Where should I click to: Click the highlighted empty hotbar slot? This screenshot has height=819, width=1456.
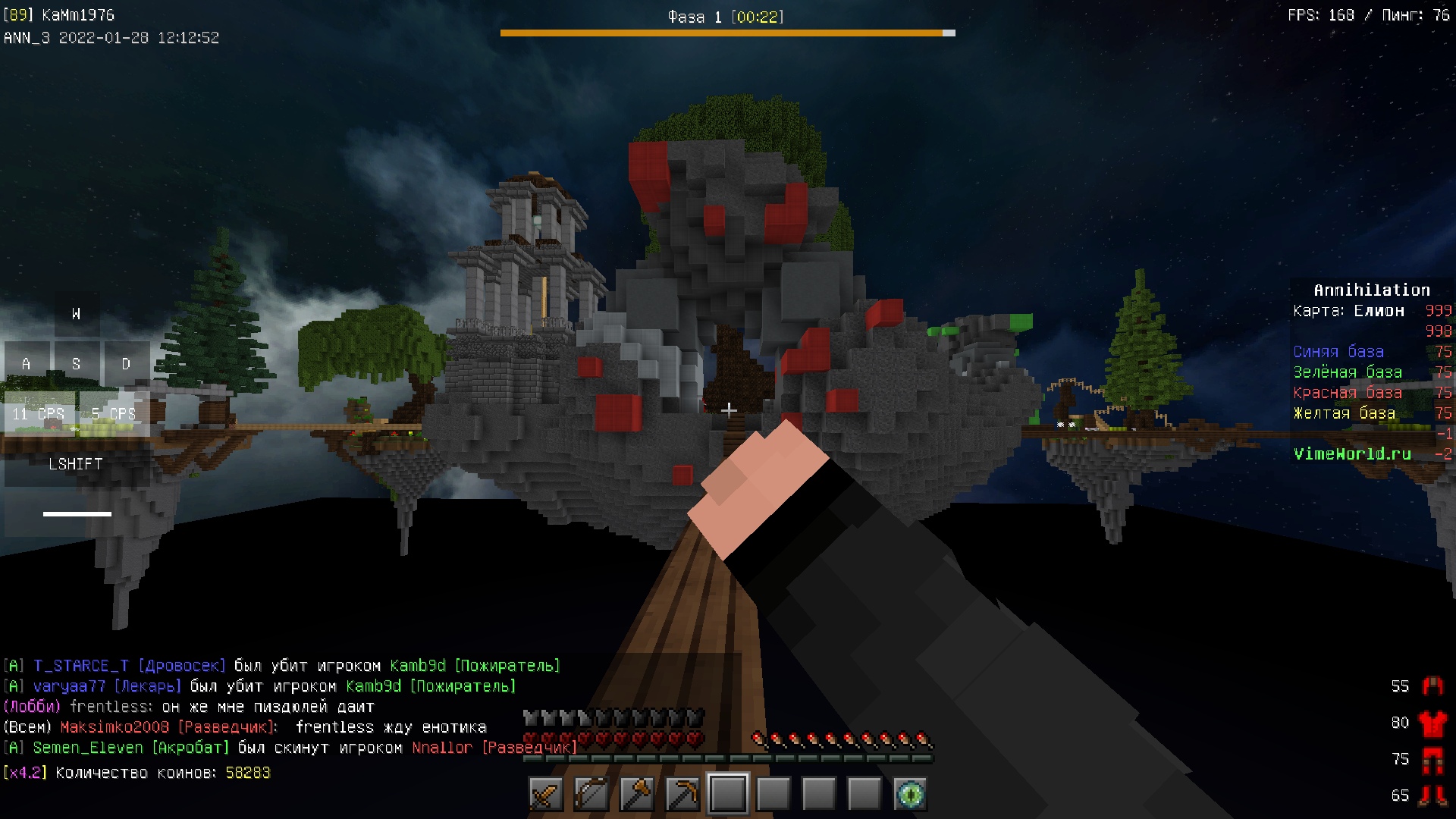[728, 794]
